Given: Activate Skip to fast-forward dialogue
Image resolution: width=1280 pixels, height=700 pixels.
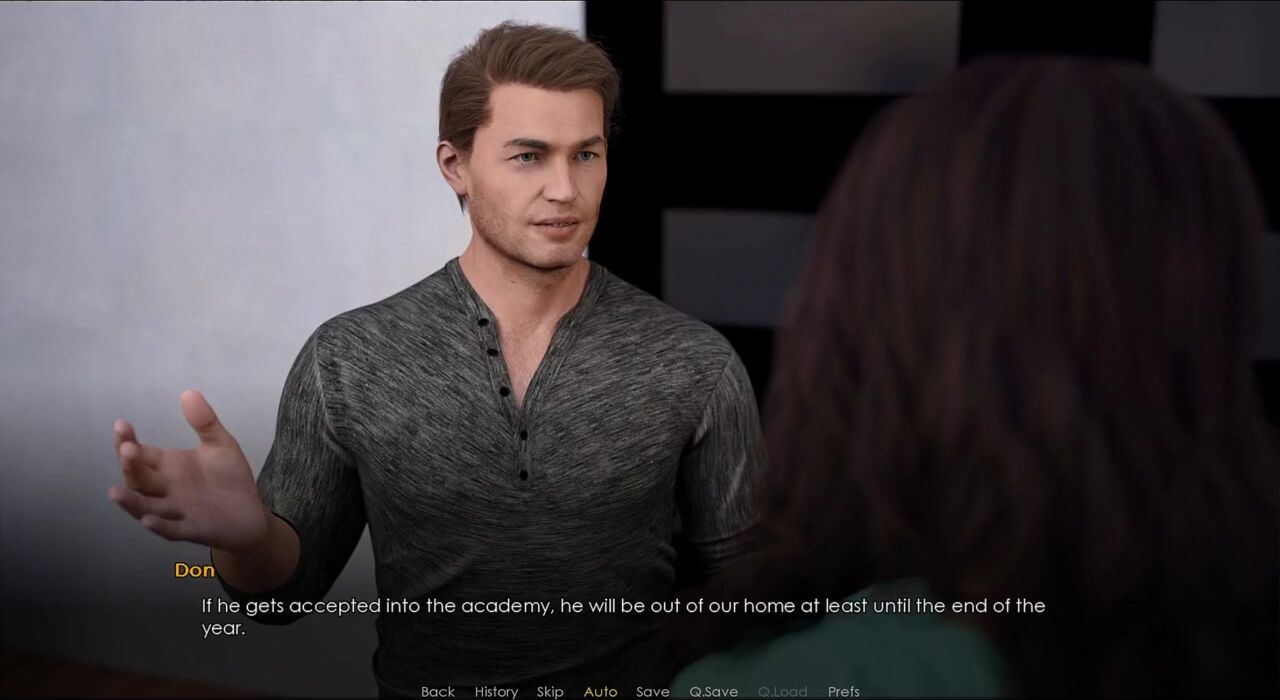Looking at the screenshot, I should pos(550,691).
